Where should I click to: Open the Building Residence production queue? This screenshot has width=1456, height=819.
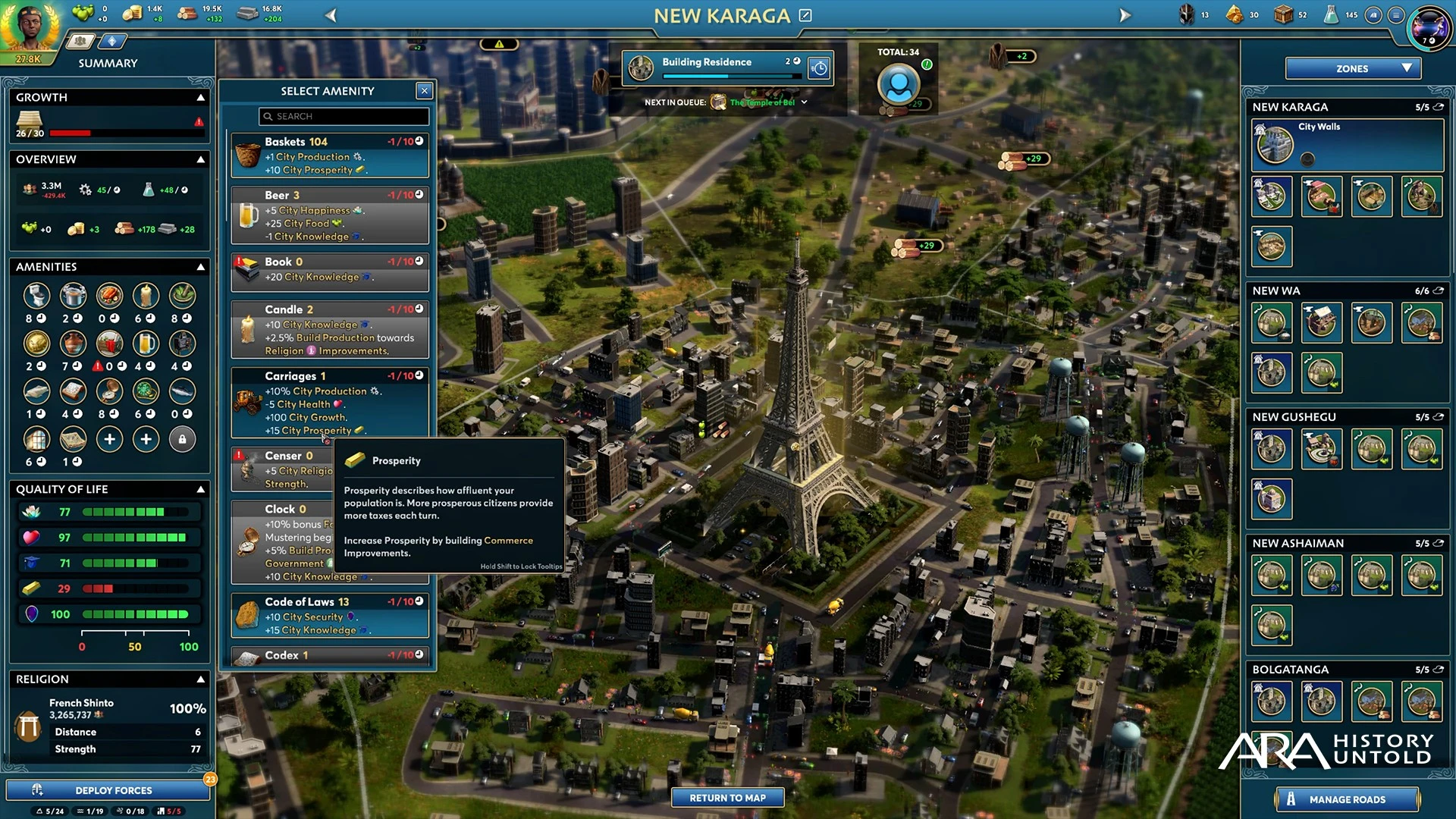726,67
